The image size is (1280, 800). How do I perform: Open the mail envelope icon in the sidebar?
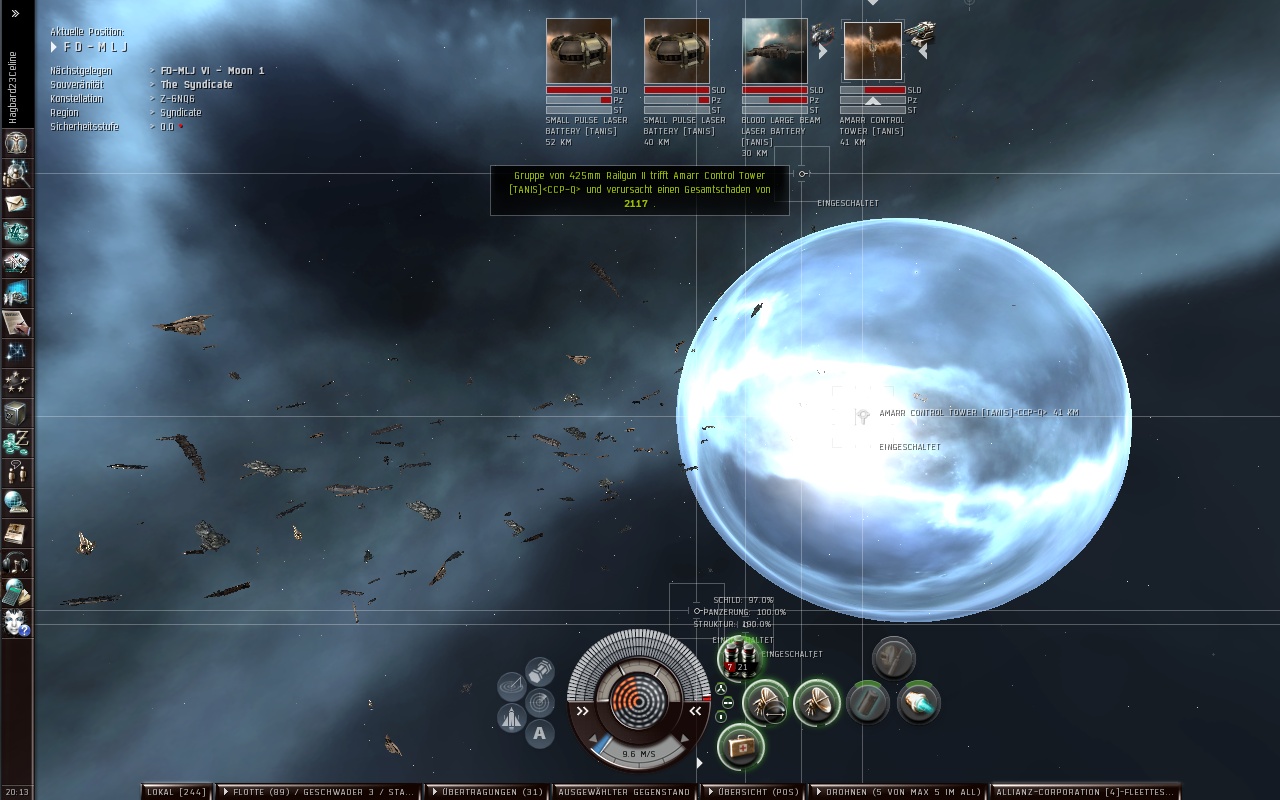tap(16, 203)
